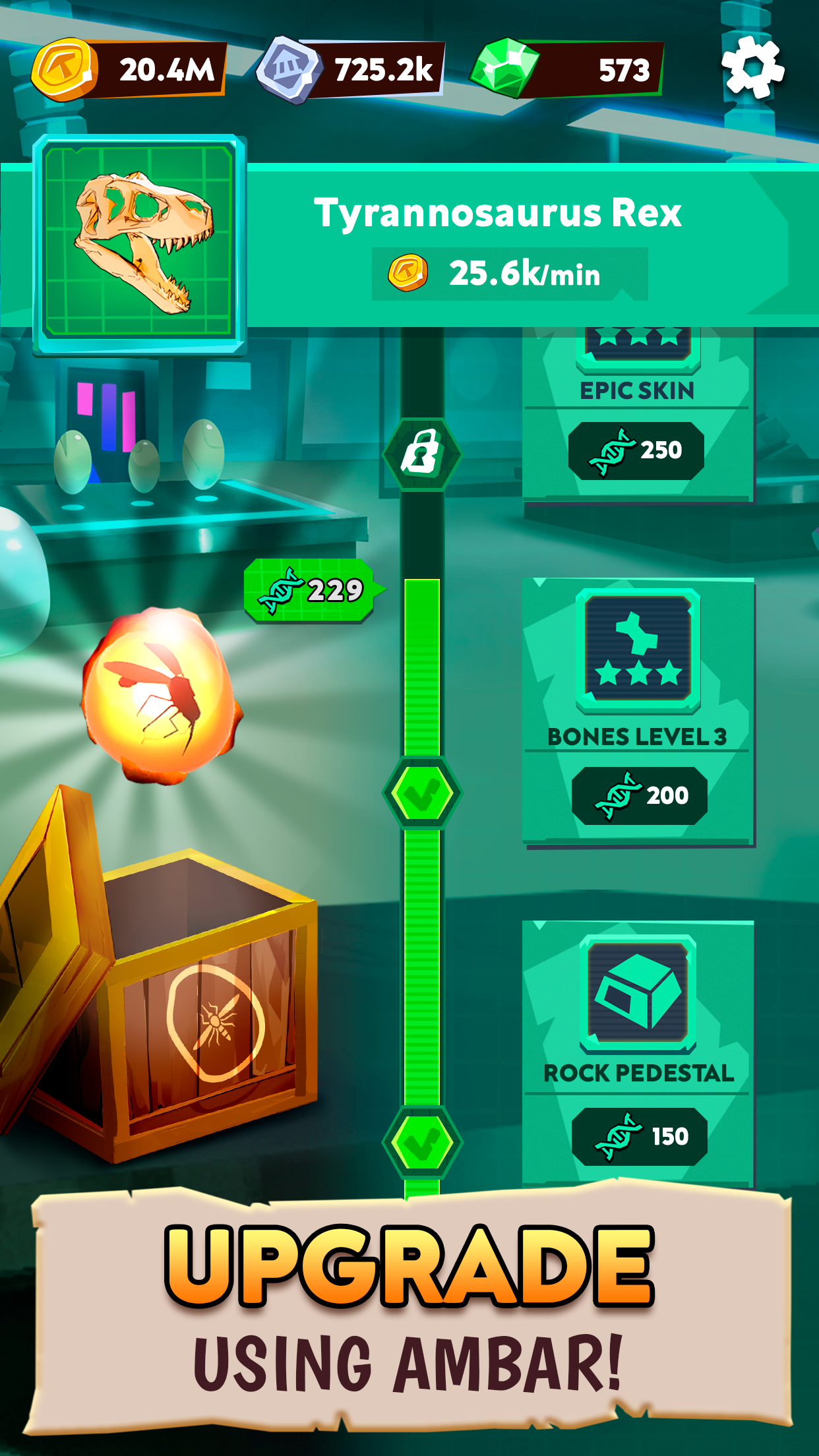The image size is (819, 1456).
Task: Tap the green gem currency counter
Action: pos(567,69)
